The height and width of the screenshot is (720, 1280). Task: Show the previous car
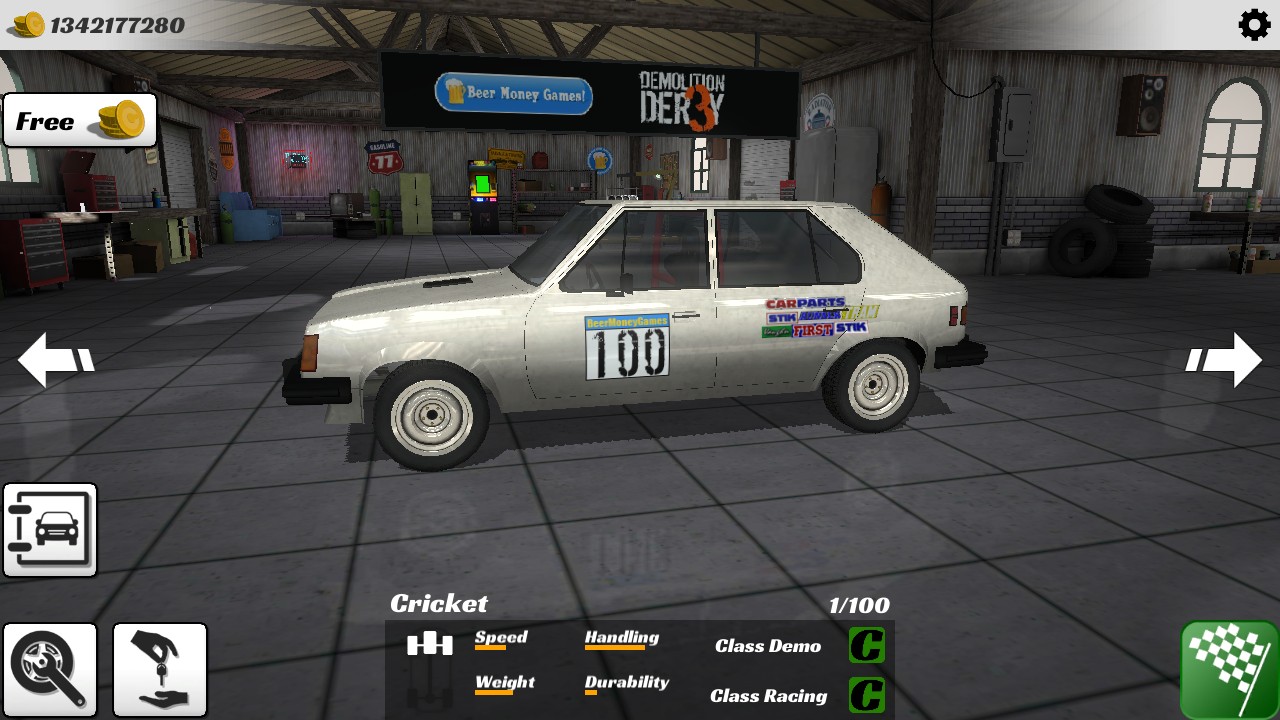tap(56, 360)
